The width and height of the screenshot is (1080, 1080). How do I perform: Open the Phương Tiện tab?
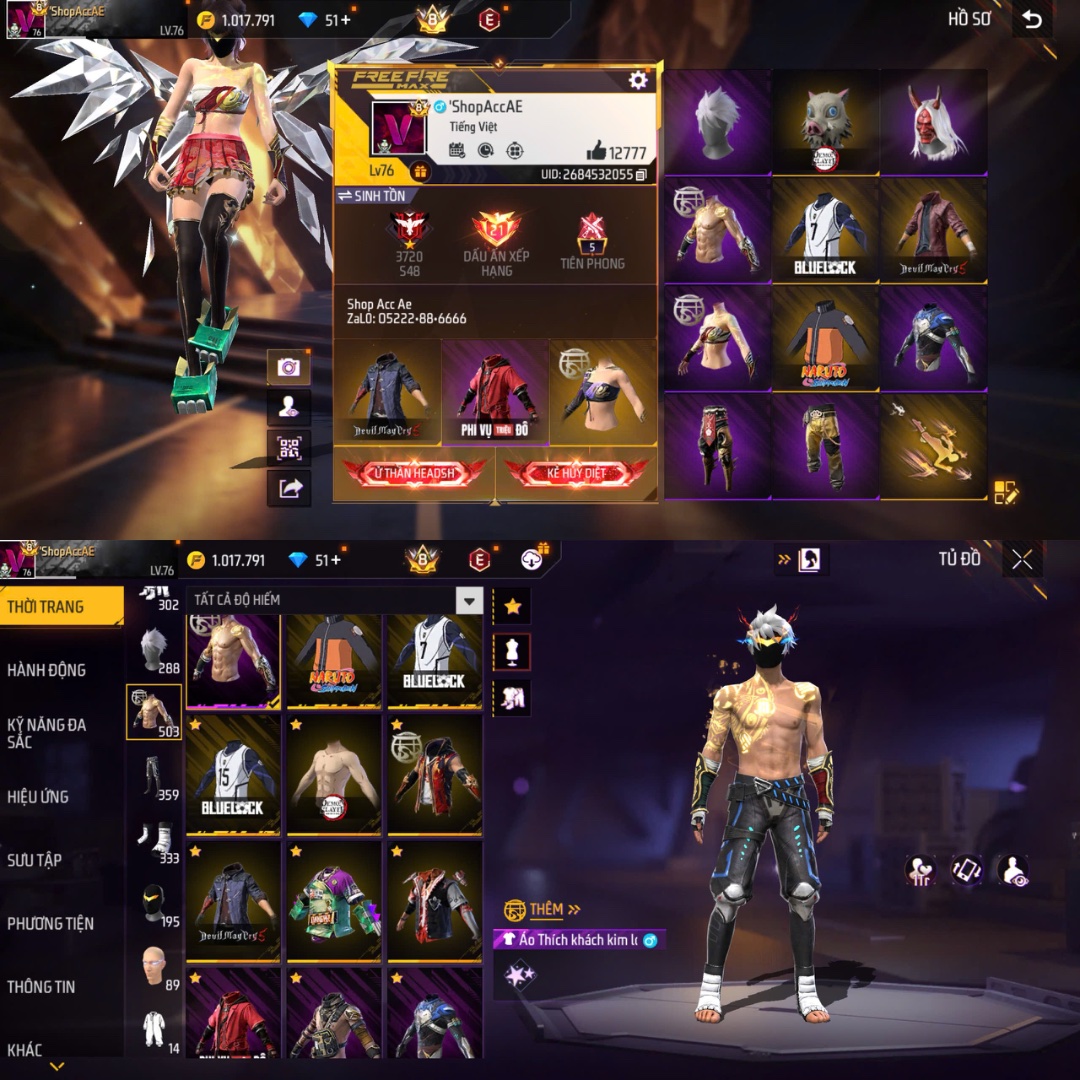coord(50,923)
